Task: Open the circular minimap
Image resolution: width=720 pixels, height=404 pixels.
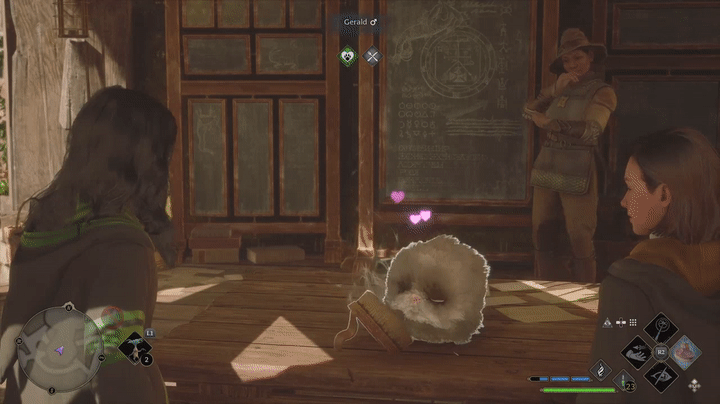Action: click(60, 347)
